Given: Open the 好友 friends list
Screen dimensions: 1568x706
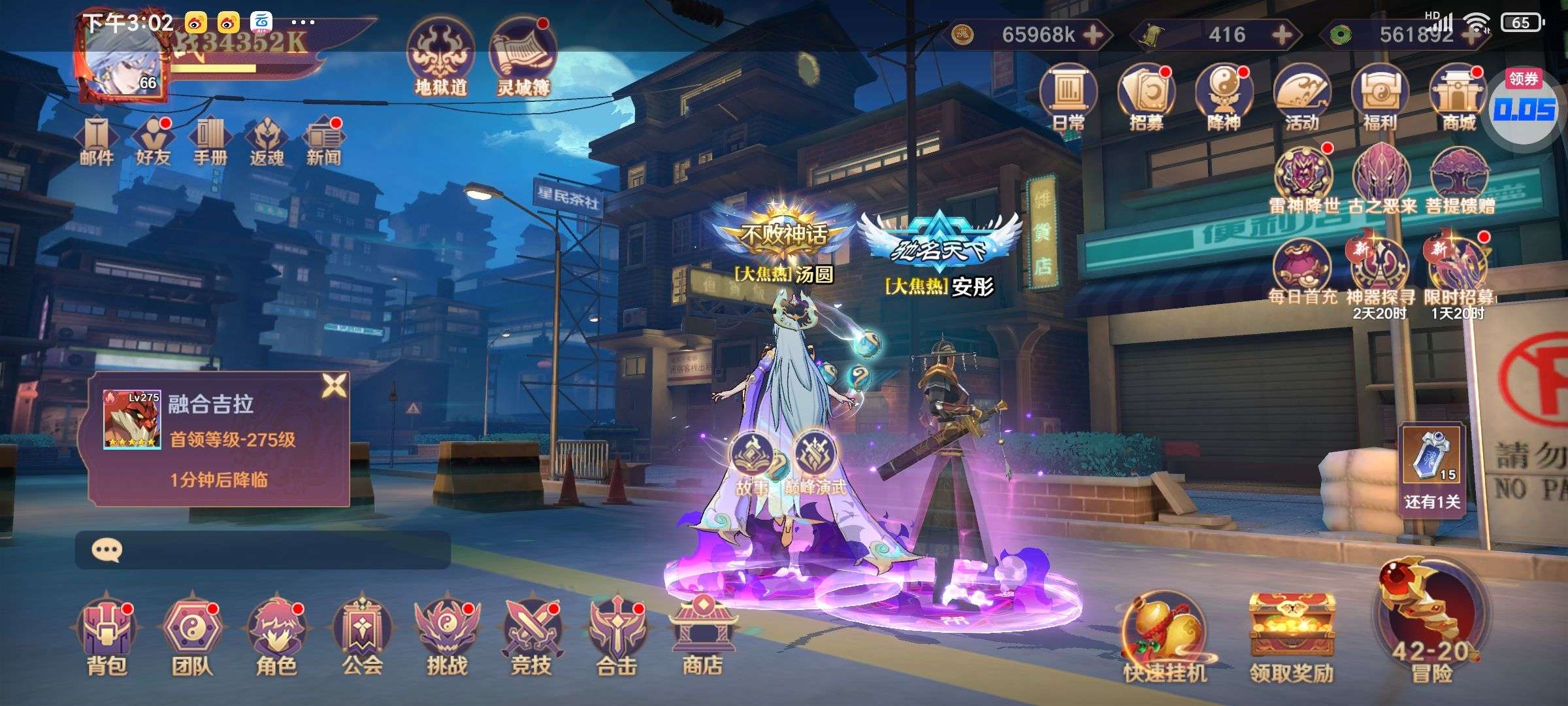Looking at the screenshot, I should tap(153, 141).
